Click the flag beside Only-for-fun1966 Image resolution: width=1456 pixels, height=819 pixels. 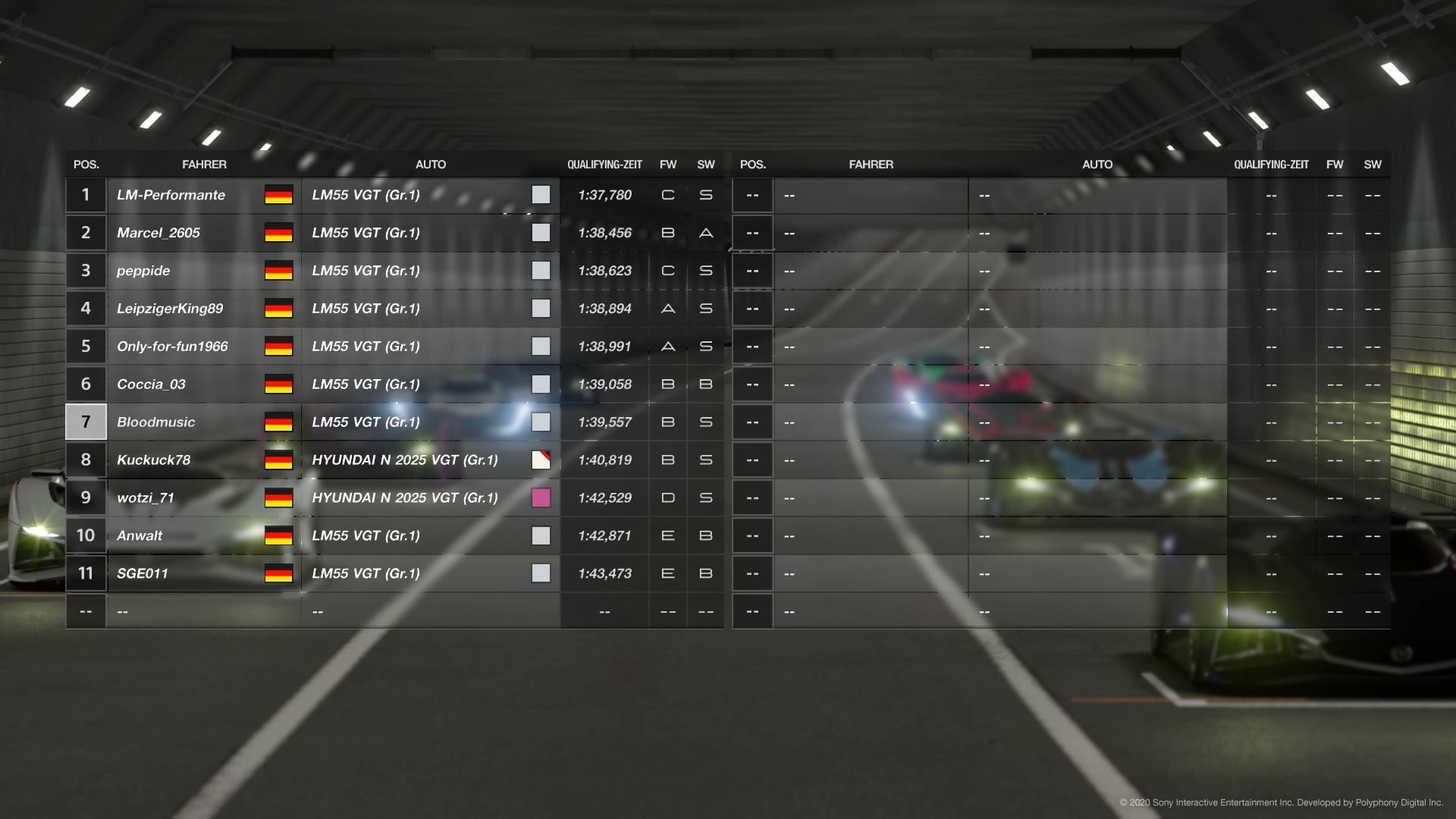[x=276, y=346]
